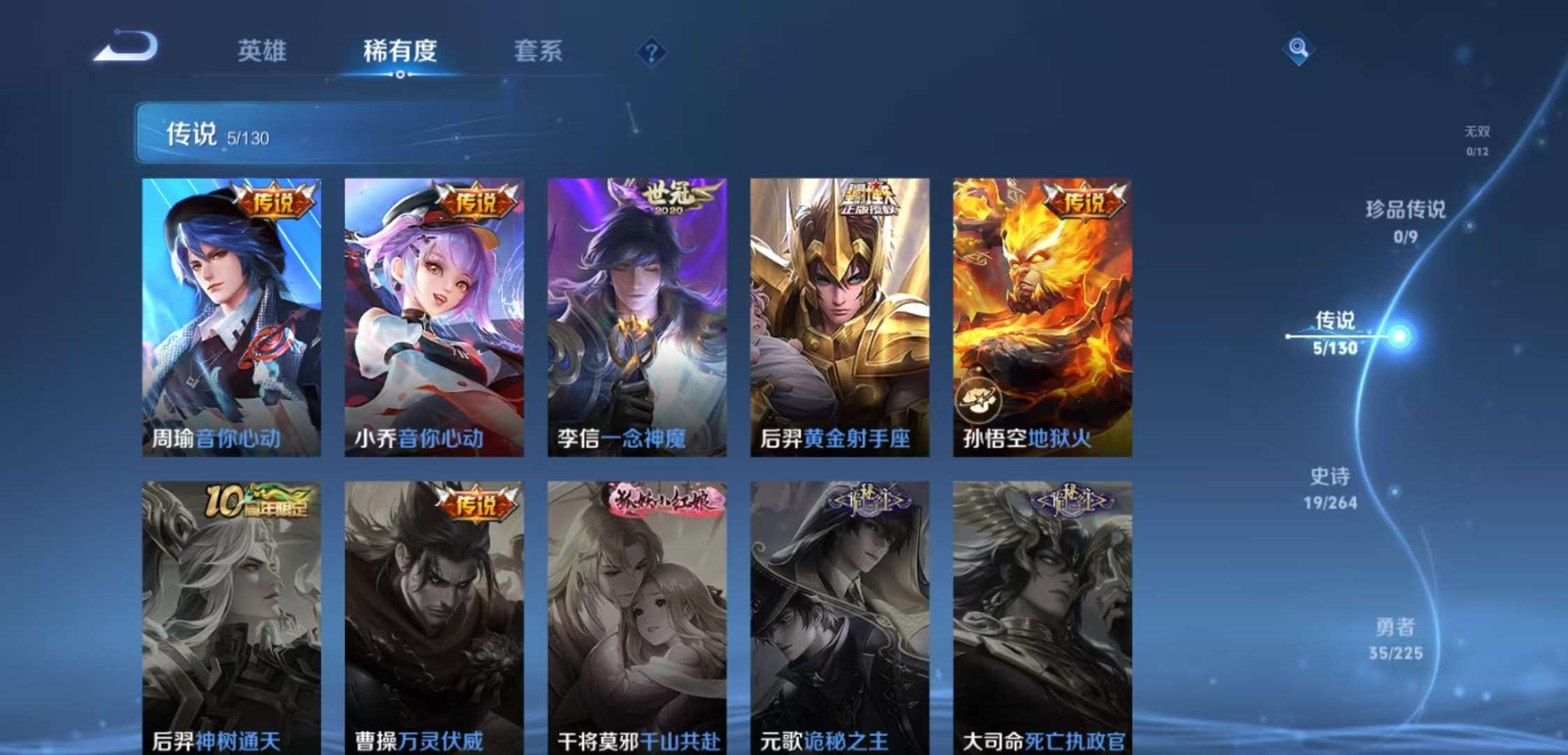Switch to the 套系 tab

click(539, 51)
